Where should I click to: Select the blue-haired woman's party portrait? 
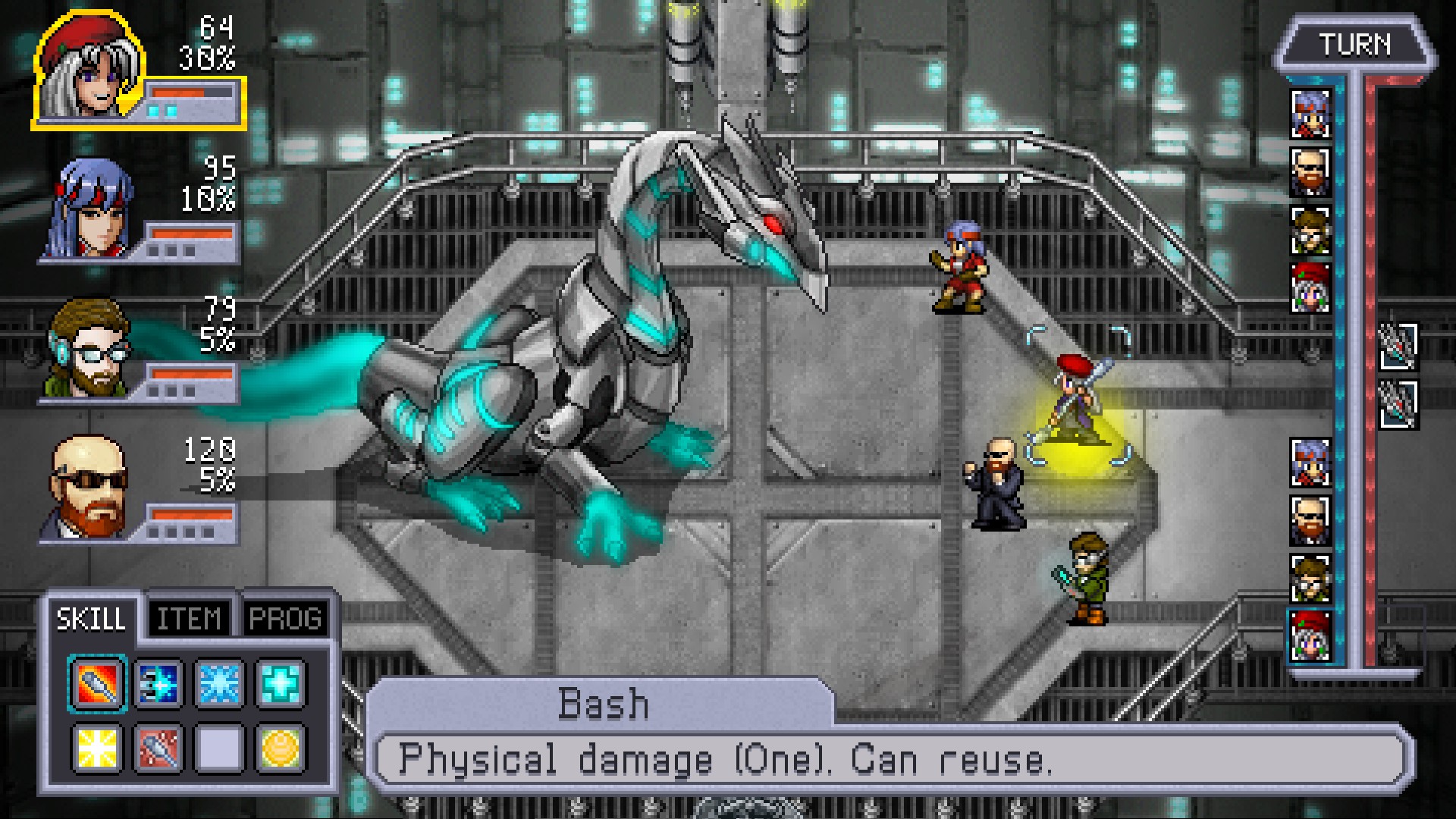coord(91,209)
